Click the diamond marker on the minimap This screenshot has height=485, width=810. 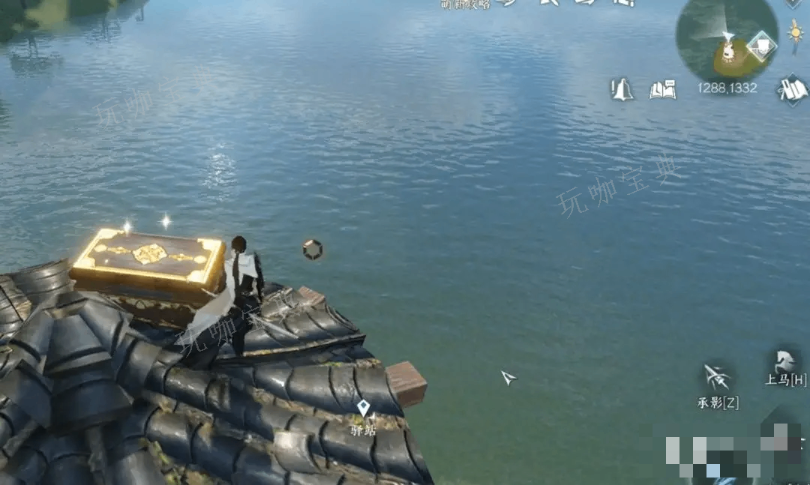coord(762,45)
